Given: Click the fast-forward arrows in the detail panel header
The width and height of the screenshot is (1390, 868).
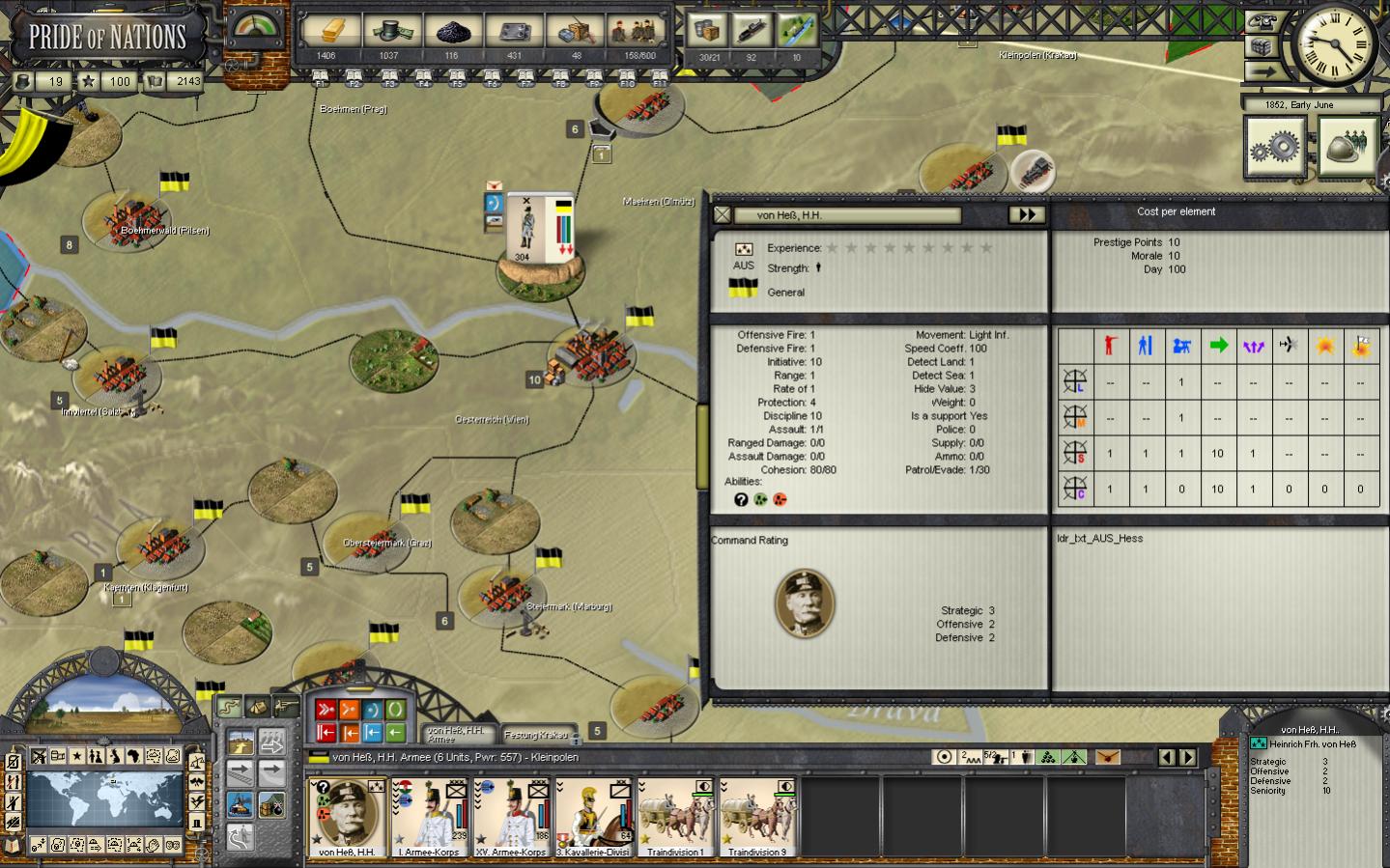Looking at the screenshot, I should tap(1026, 215).
